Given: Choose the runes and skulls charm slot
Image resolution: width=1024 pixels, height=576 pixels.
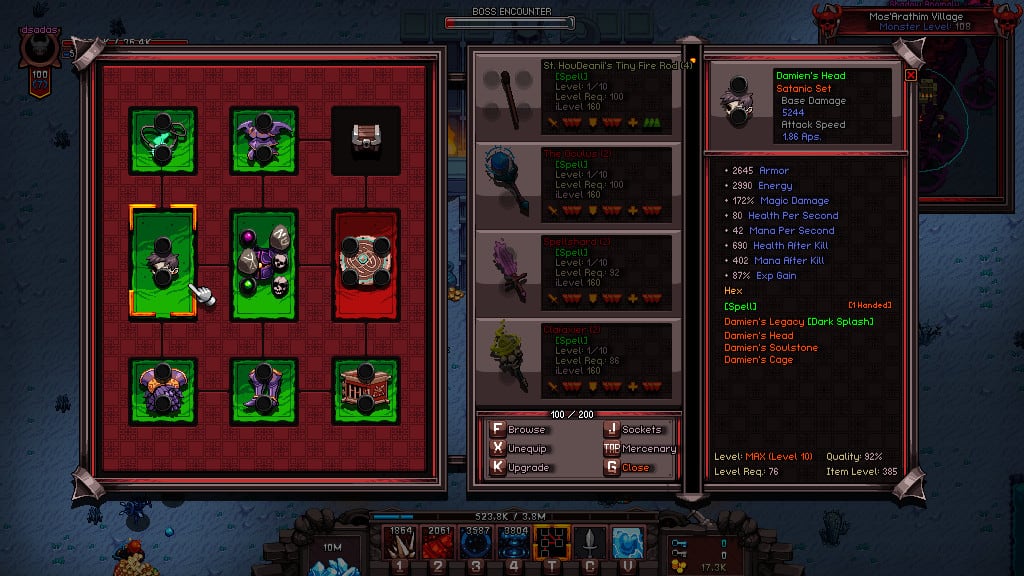Looking at the screenshot, I should [x=263, y=264].
